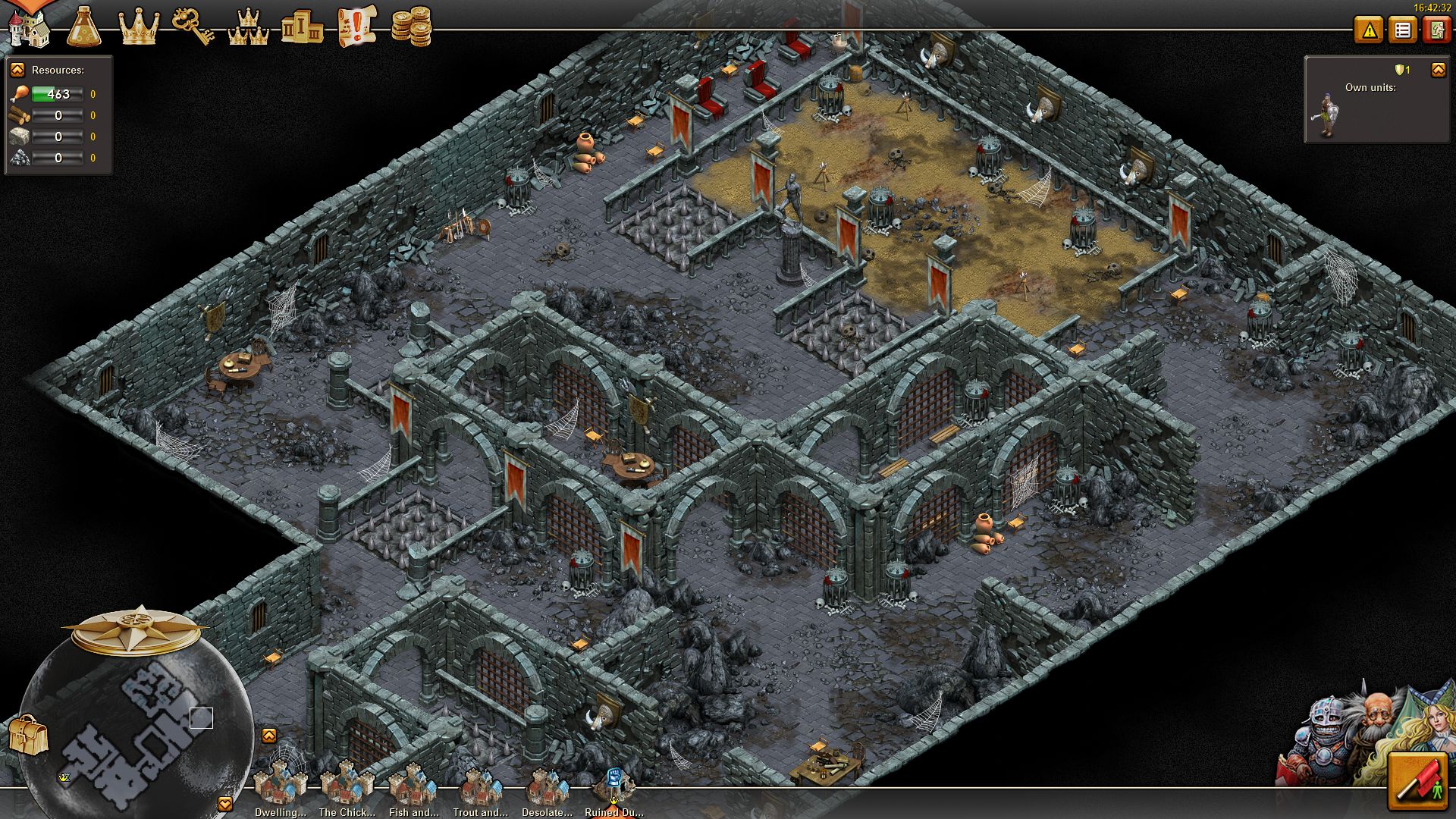Viewport: 1456px width, 819px height.
Task: Select the Ruined Du... location
Action: pos(613,787)
